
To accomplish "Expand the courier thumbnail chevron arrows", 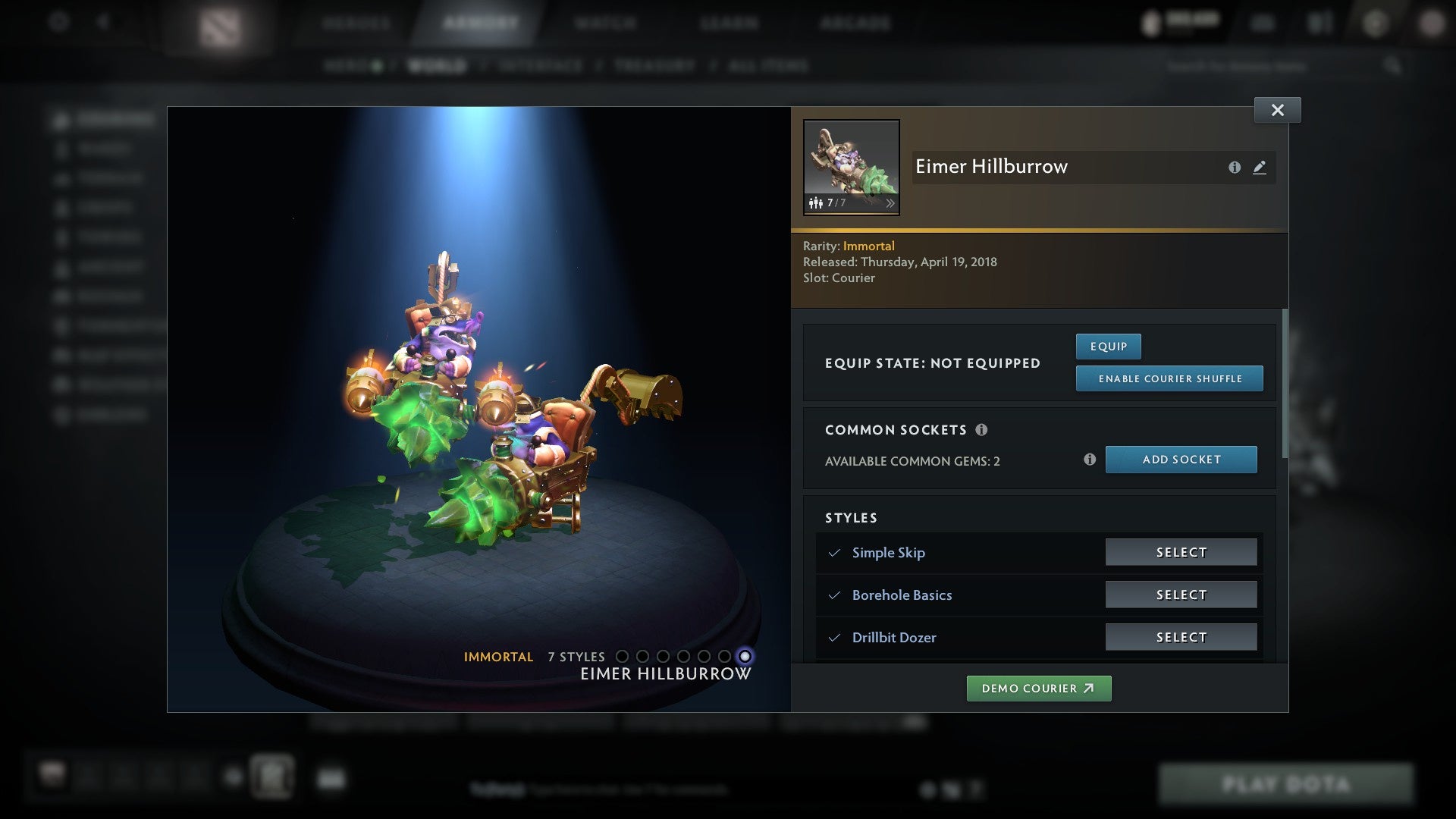I will pos(890,203).
